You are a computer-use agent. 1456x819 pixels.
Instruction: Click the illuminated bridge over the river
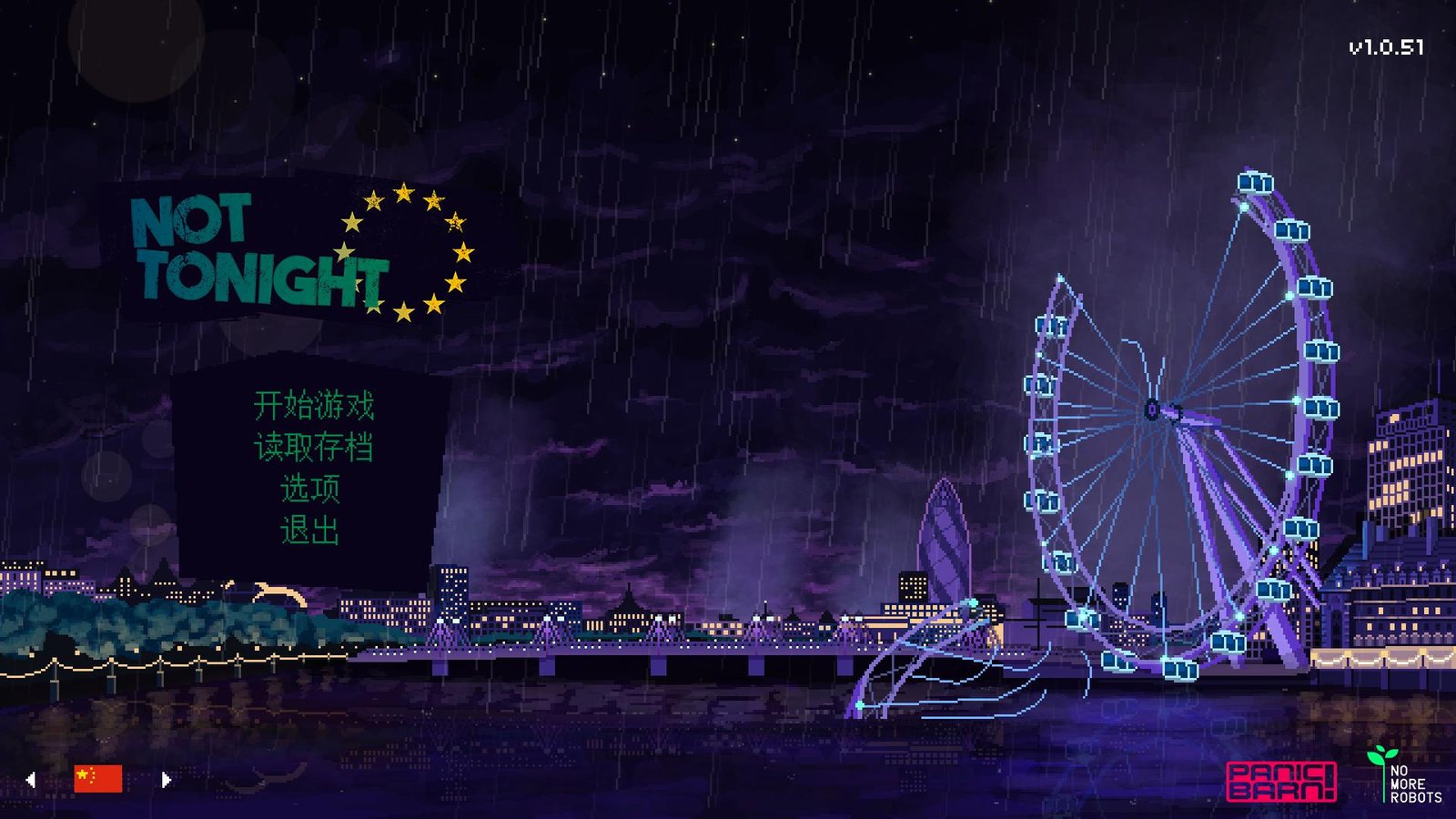point(637,651)
